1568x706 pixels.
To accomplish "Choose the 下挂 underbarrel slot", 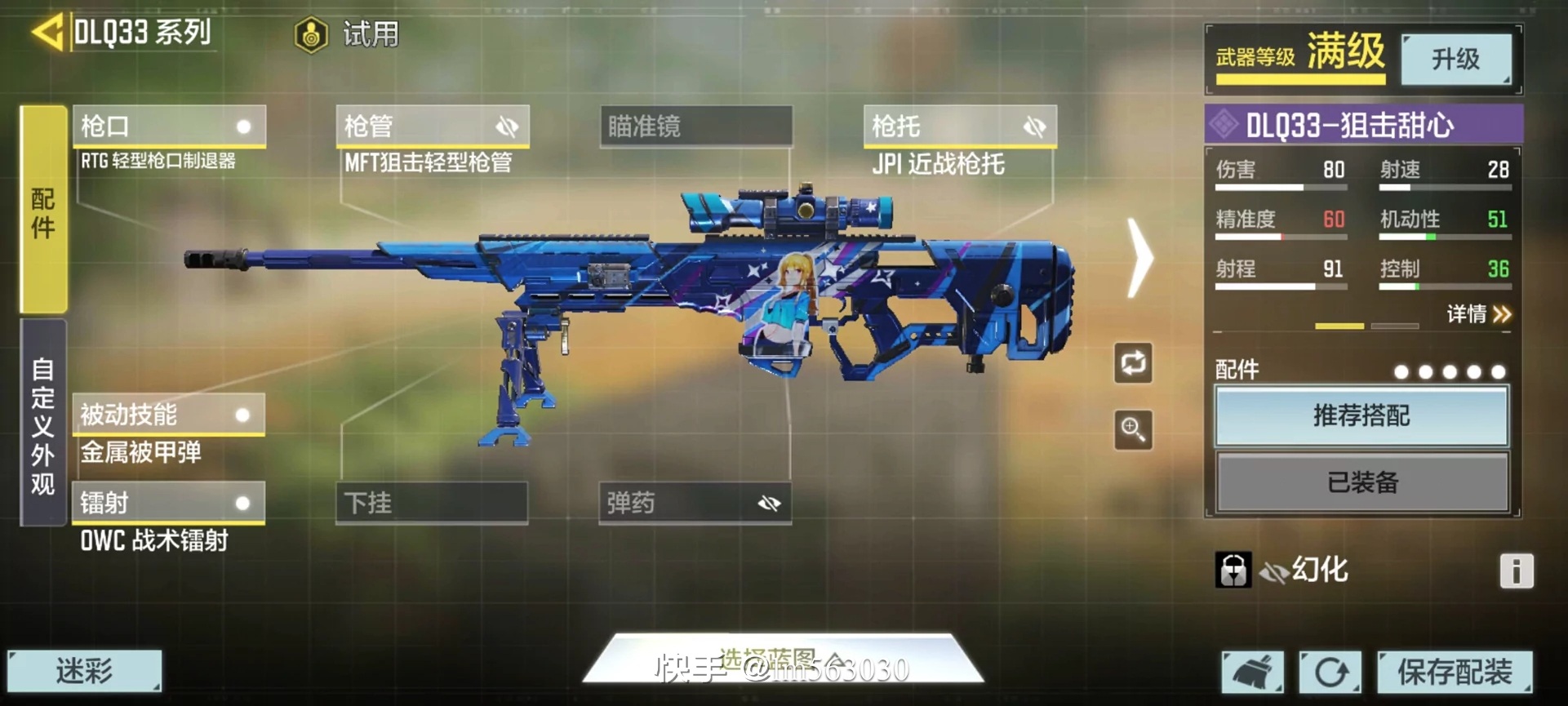I will click(432, 503).
